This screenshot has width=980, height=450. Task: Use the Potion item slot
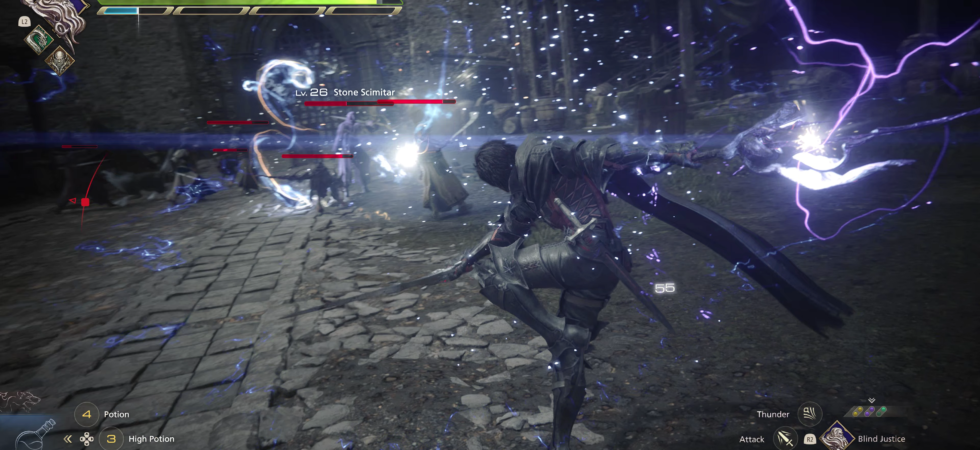click(87, 414)
